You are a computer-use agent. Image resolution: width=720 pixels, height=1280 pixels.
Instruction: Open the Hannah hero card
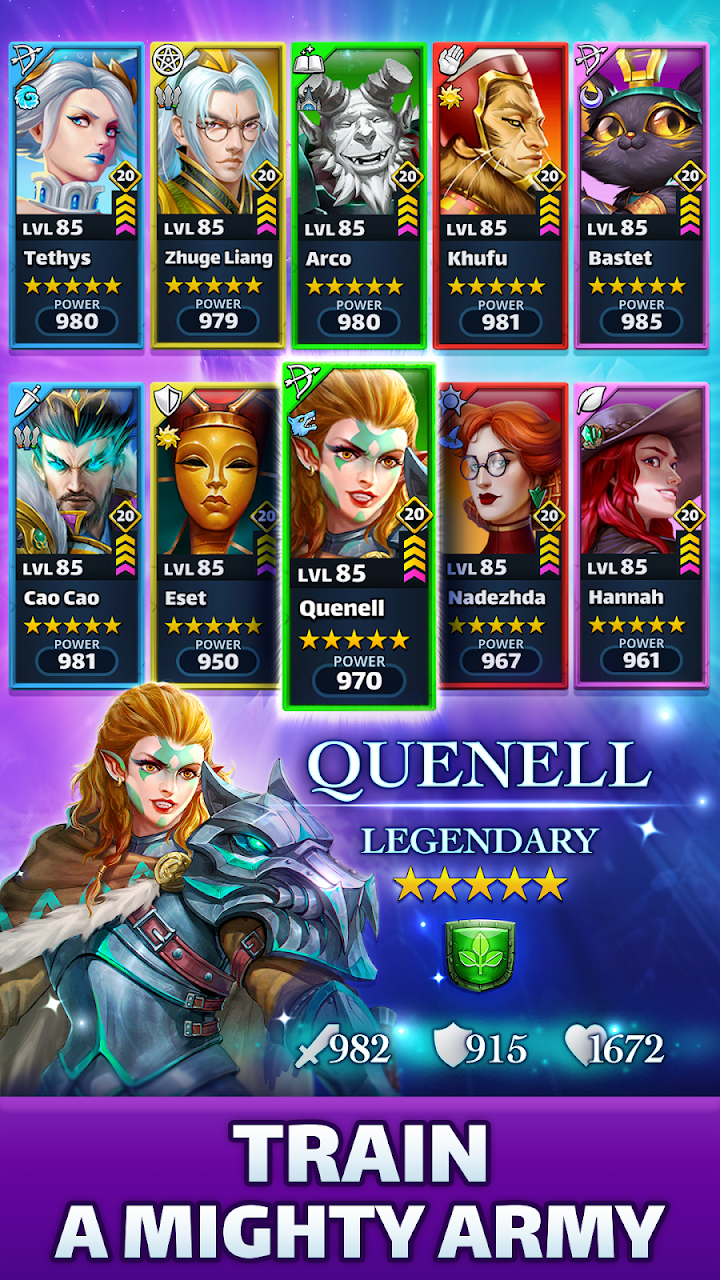click(641, 535)
